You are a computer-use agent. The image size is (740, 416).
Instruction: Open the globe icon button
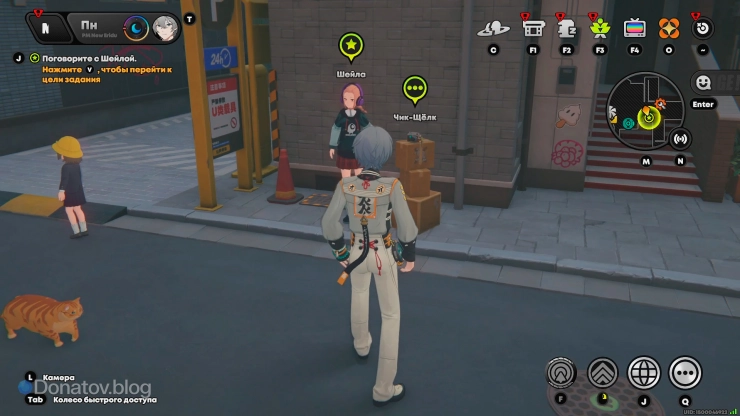(644, 373)
